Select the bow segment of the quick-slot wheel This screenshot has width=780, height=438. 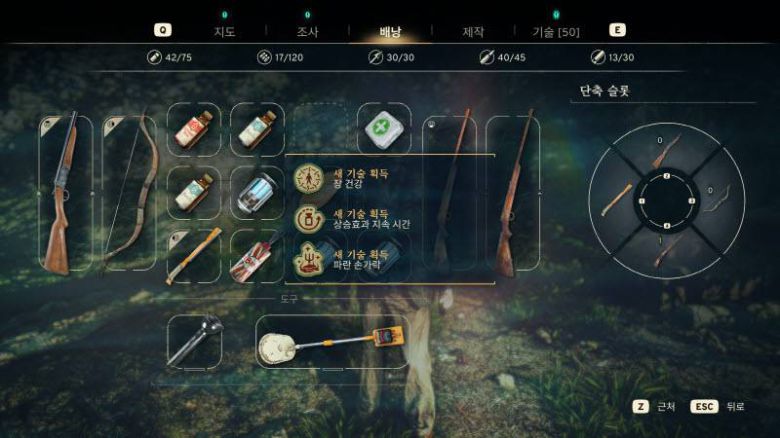(714, 198)
